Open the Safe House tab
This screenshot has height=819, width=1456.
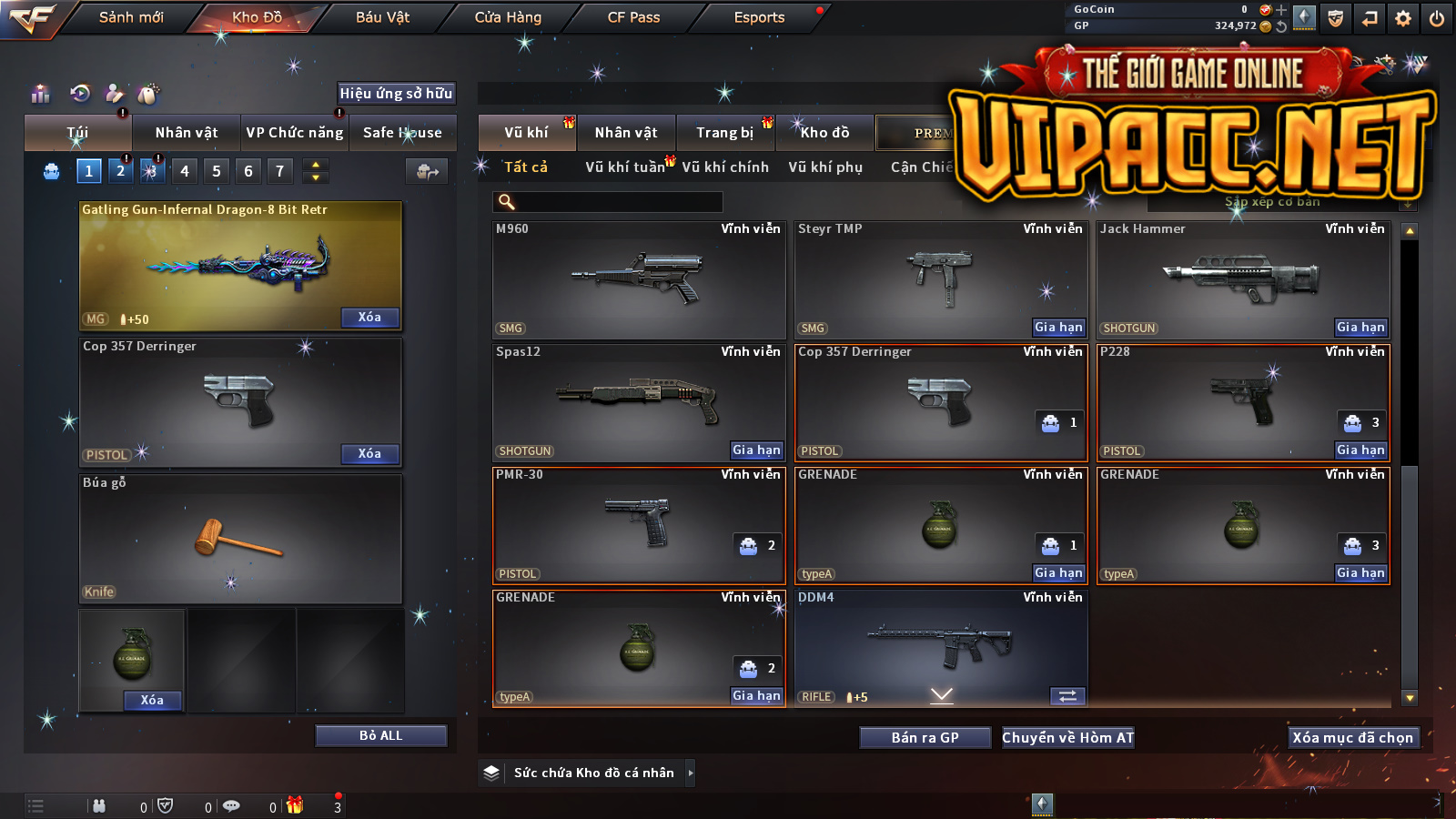pyautogui.click(x=402, y=133)
